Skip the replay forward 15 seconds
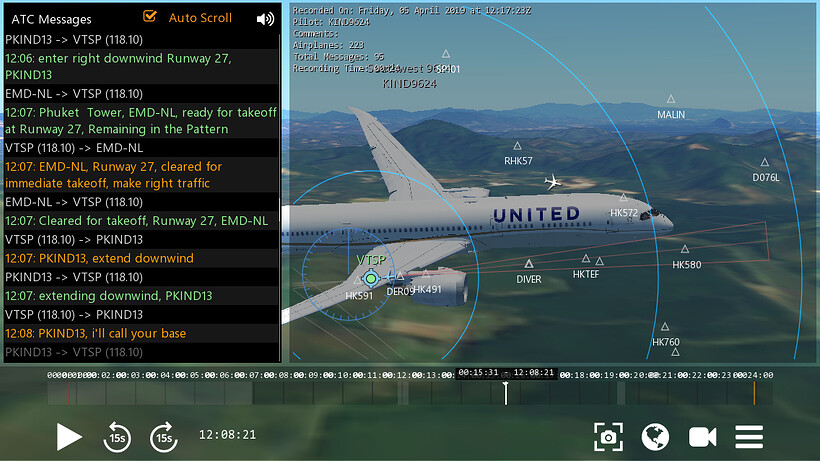Viewport: 820px width, 461px height. (163, 436)
